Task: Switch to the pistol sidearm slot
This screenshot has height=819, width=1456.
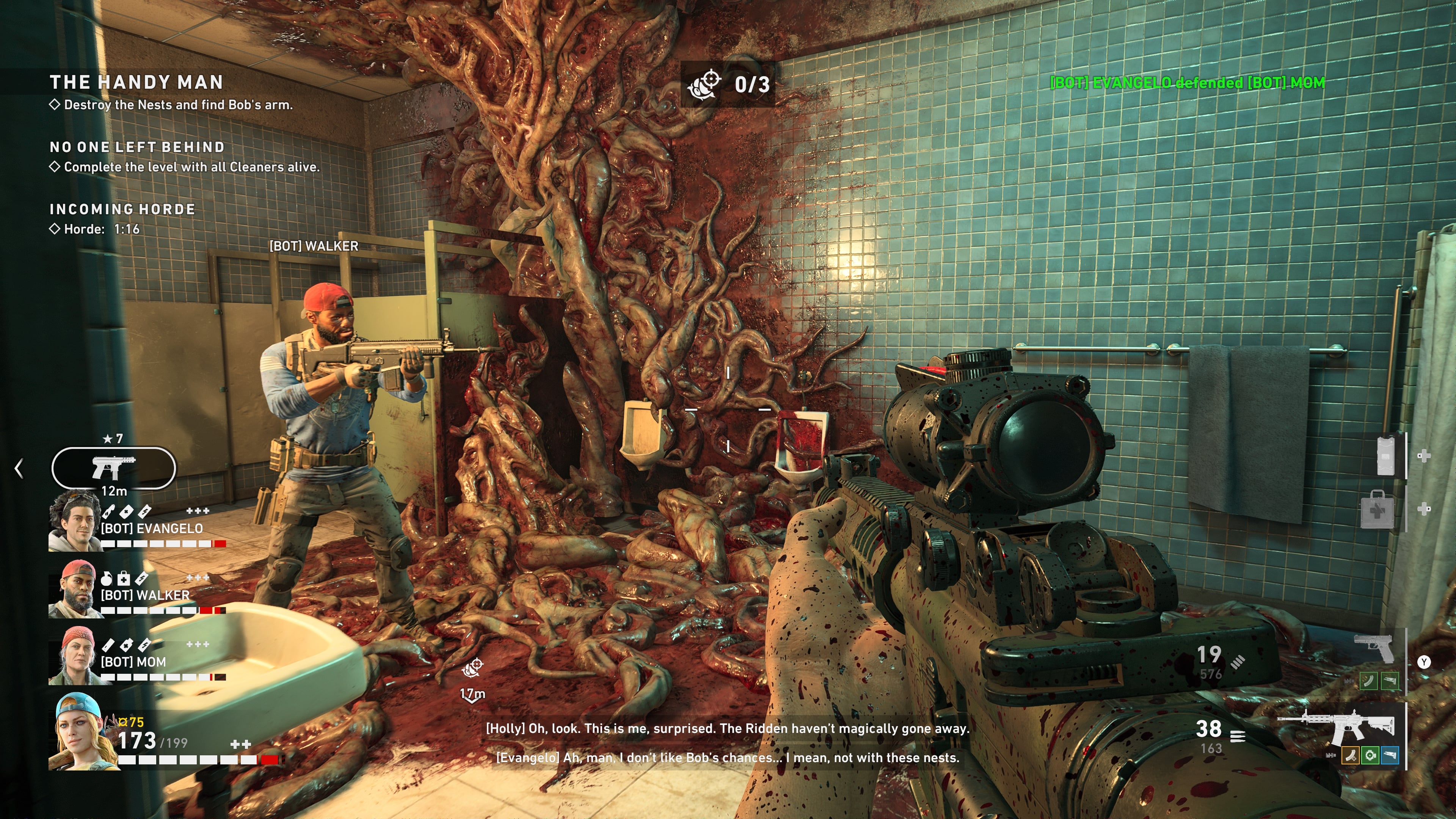Action: [1373, 648]
